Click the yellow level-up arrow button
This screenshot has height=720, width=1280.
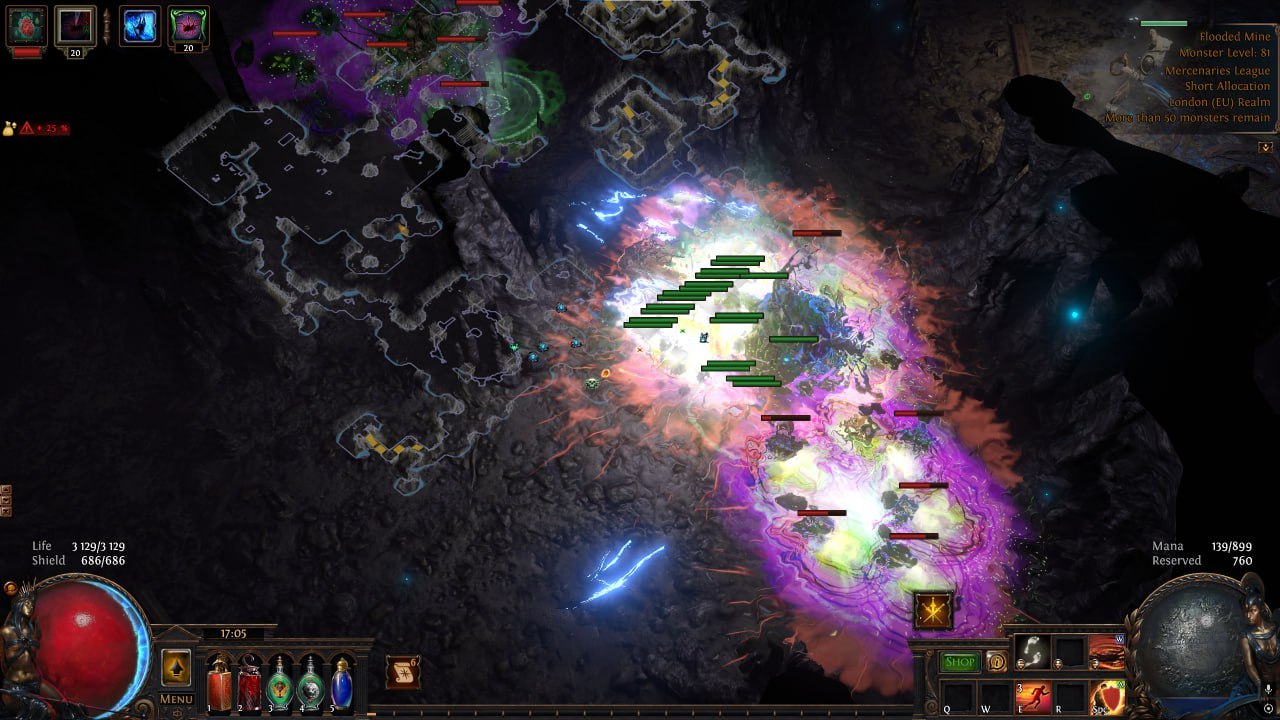tap(176, 667)
